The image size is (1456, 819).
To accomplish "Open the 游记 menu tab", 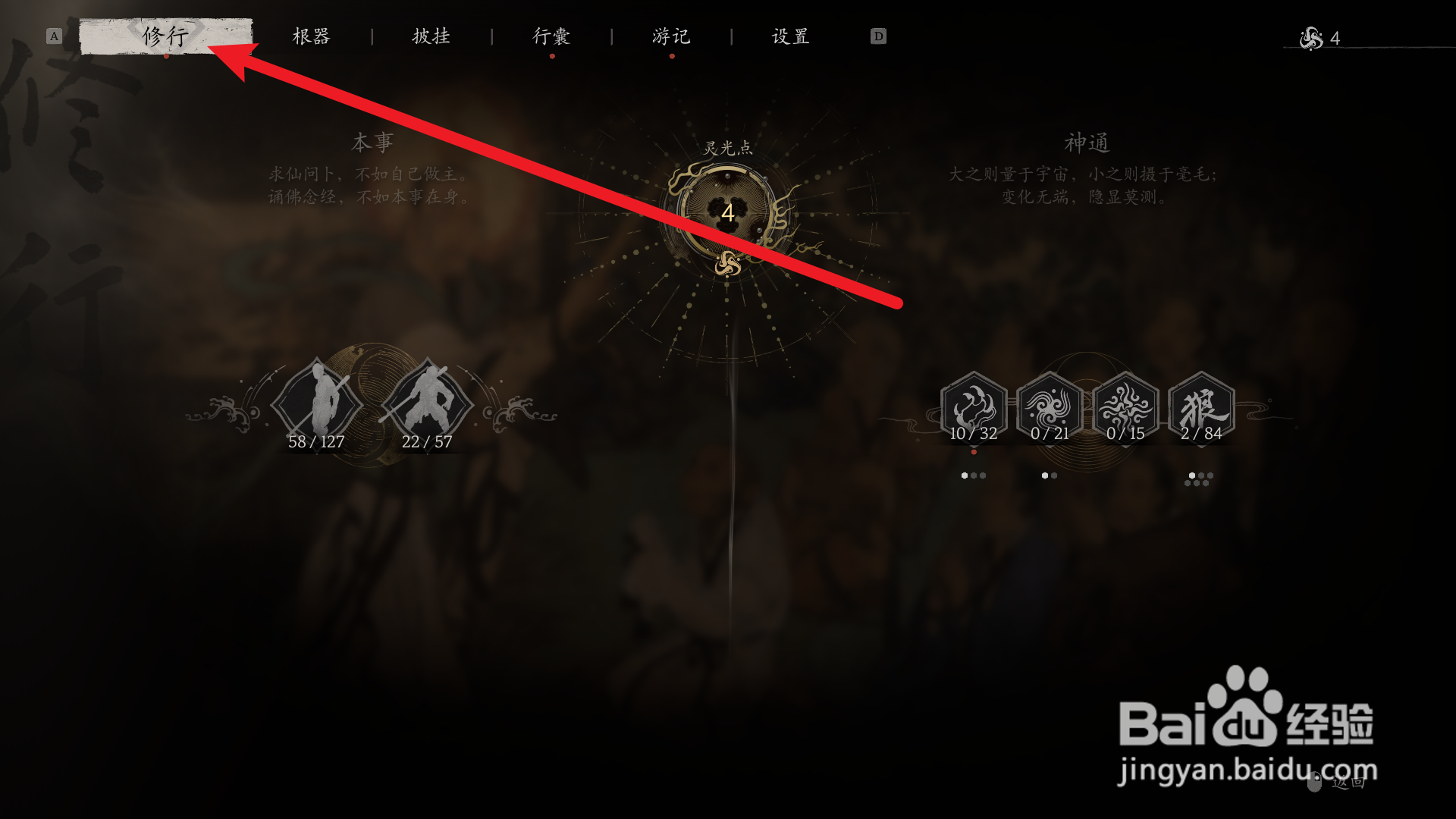I will (670, 36).
